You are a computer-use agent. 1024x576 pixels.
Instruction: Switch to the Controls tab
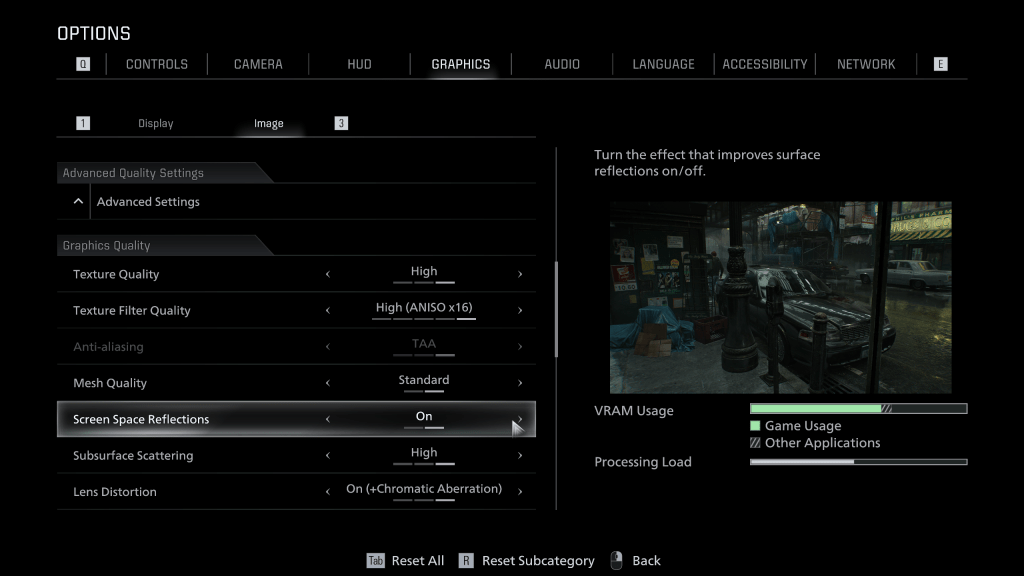156,64
